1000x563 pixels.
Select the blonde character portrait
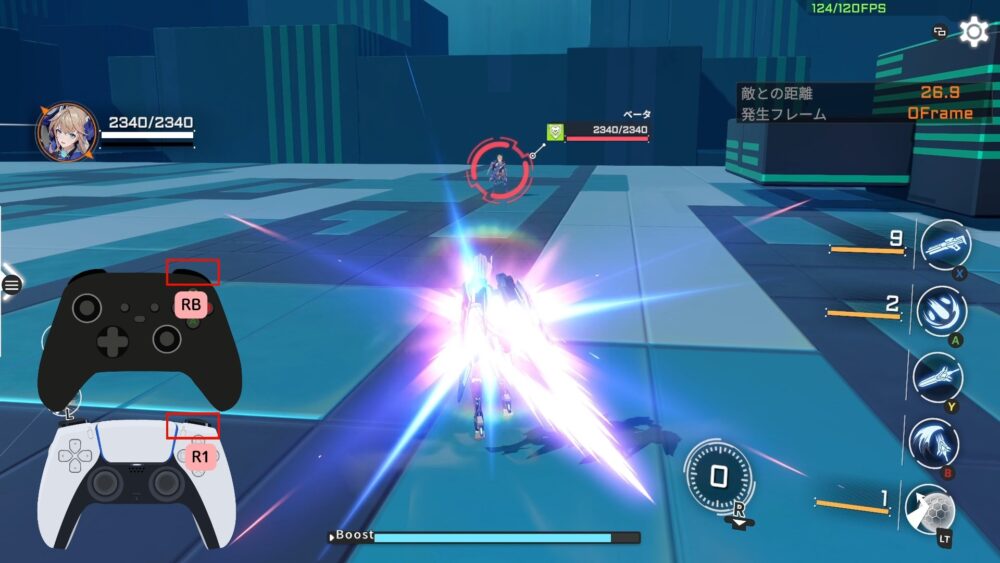pos(67,132)
